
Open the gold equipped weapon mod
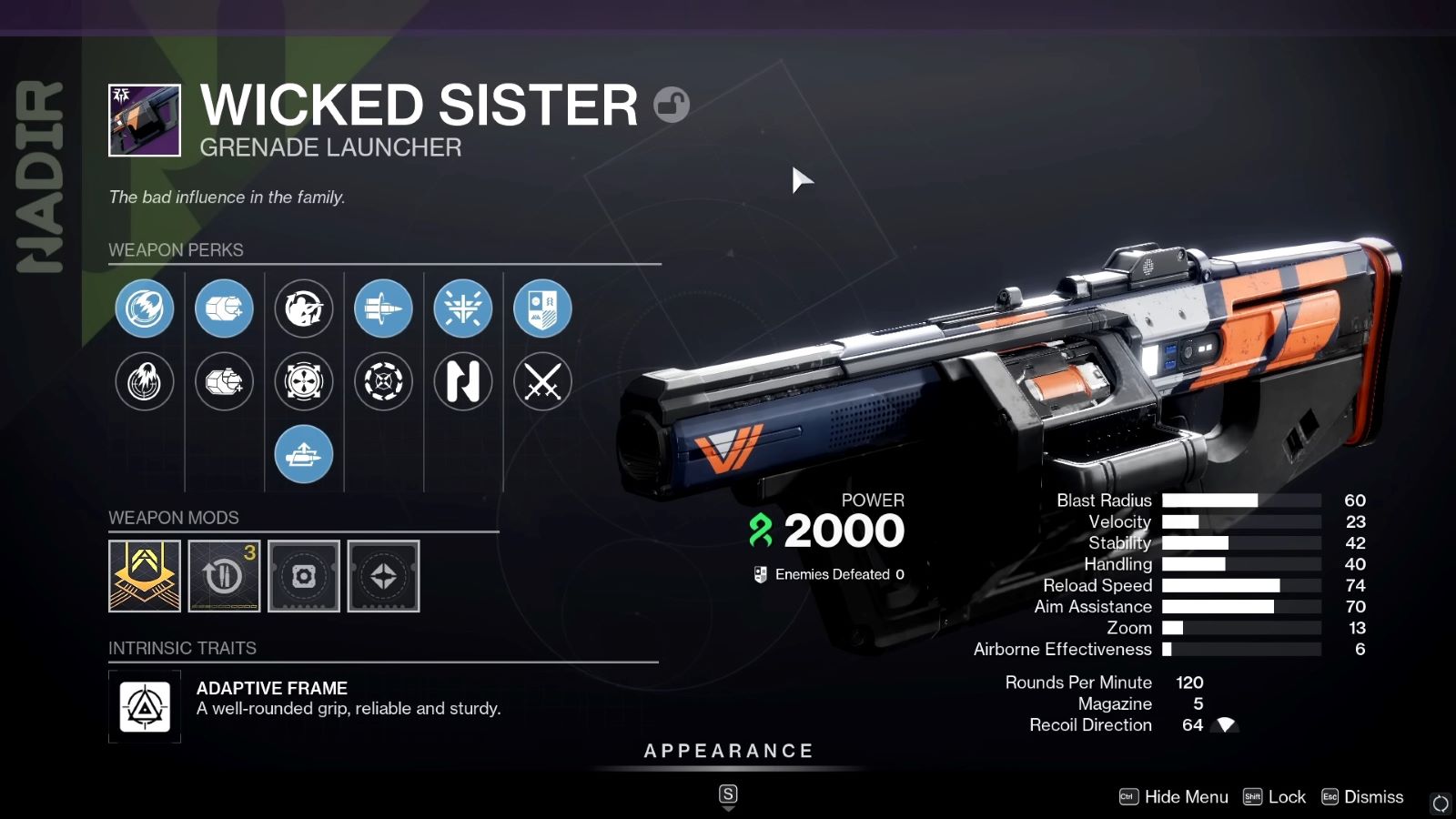144,575
